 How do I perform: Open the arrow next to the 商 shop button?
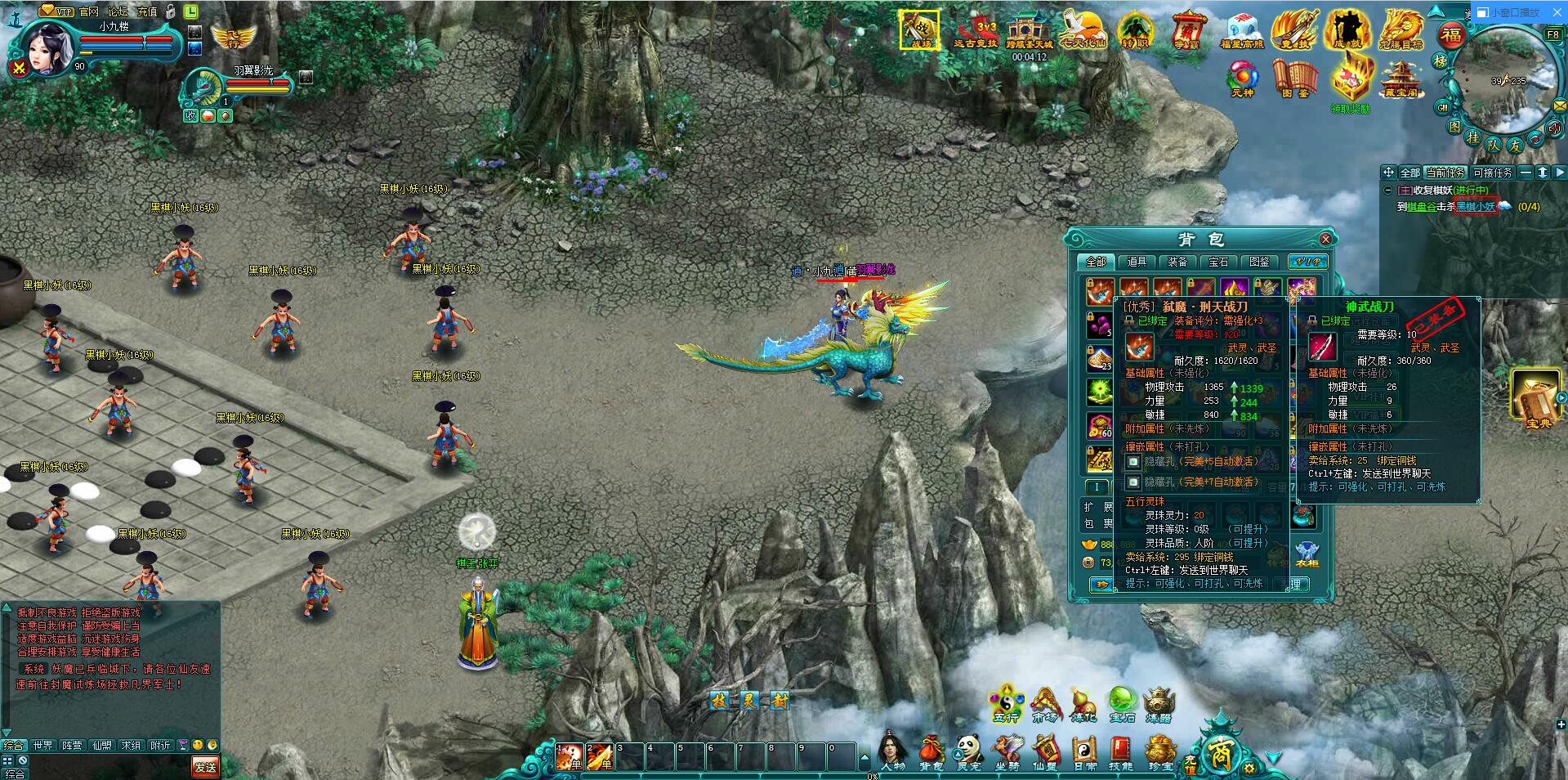tap(1273, 757)
